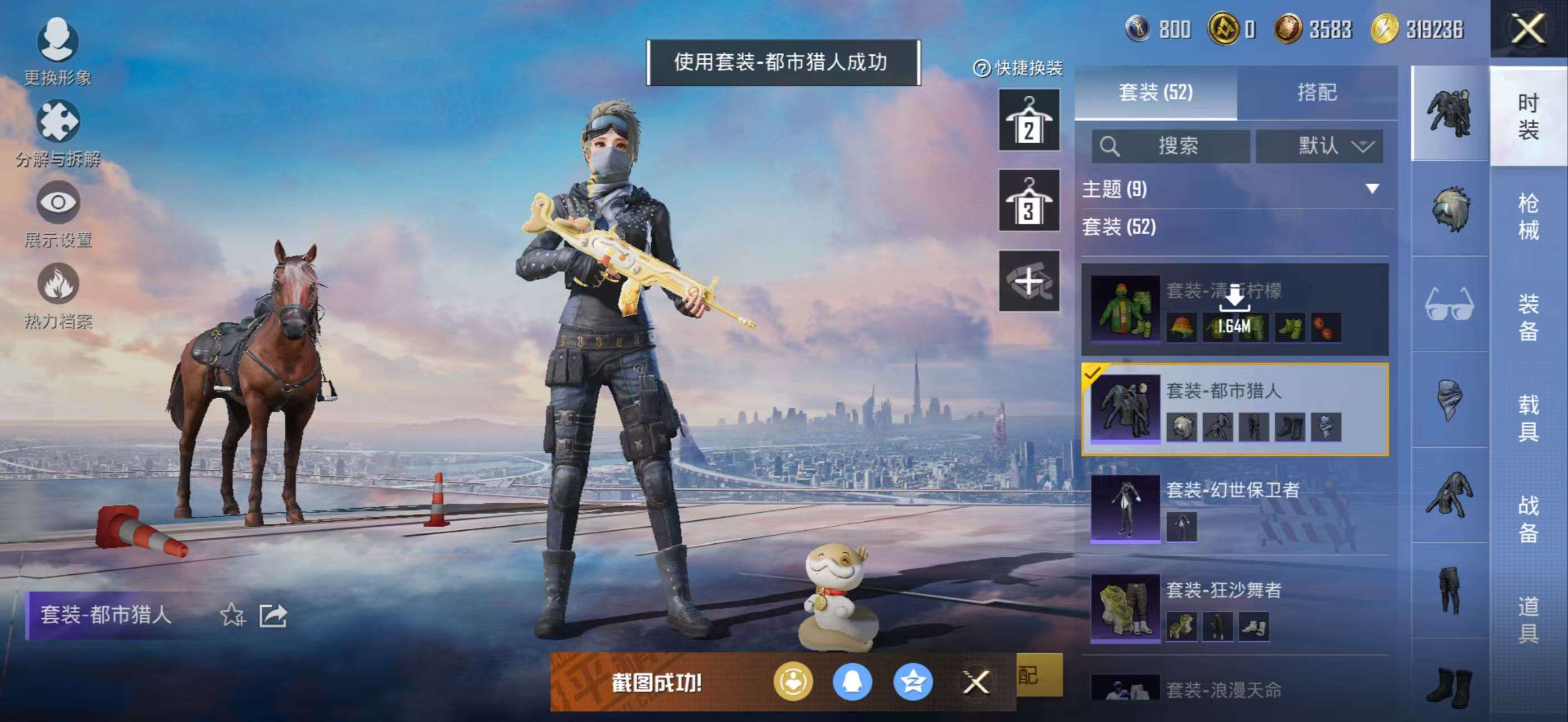Add a new quick outfit slot

click(x=1028, y=281)
